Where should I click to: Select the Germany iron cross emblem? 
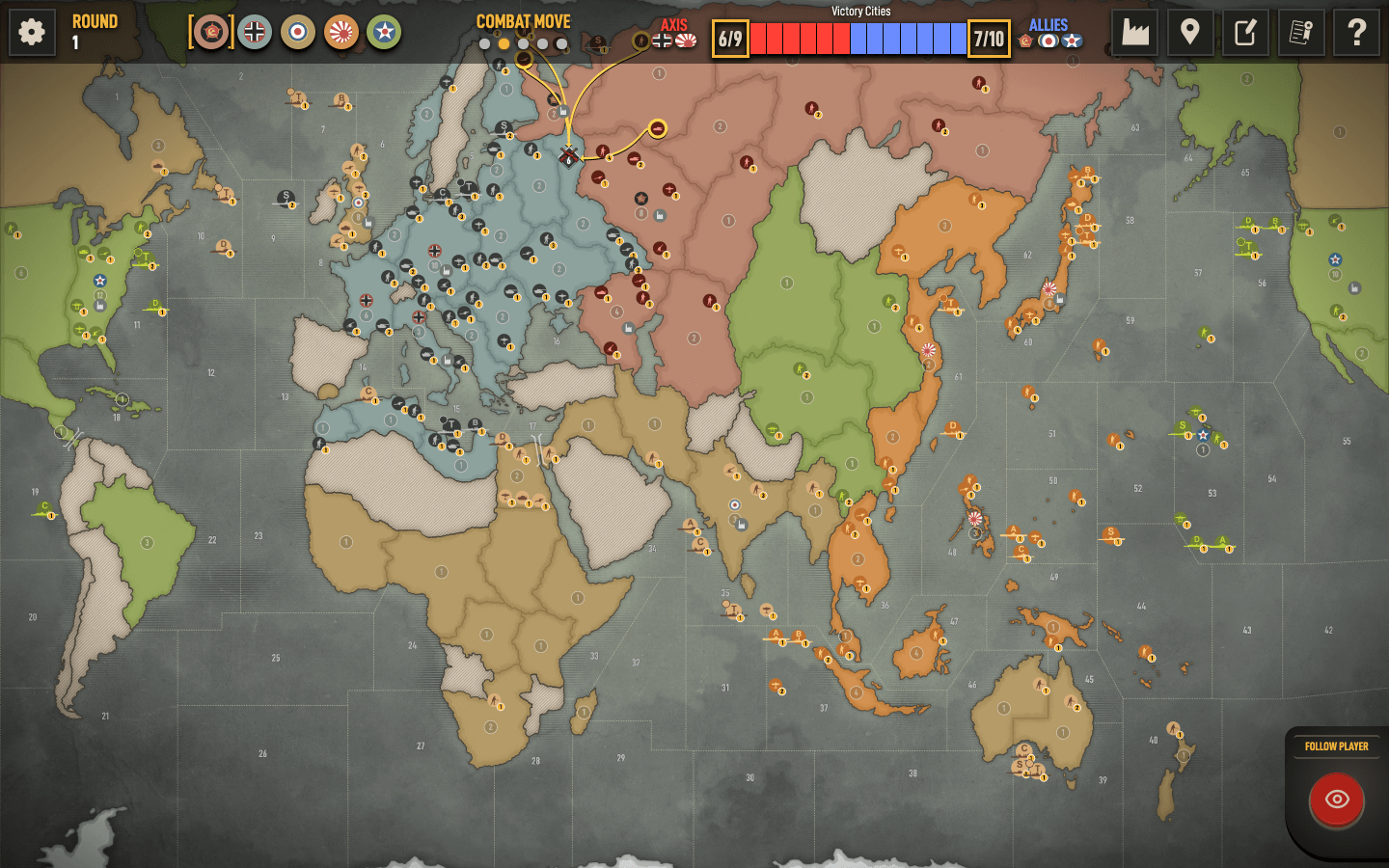tap(255, 33)
